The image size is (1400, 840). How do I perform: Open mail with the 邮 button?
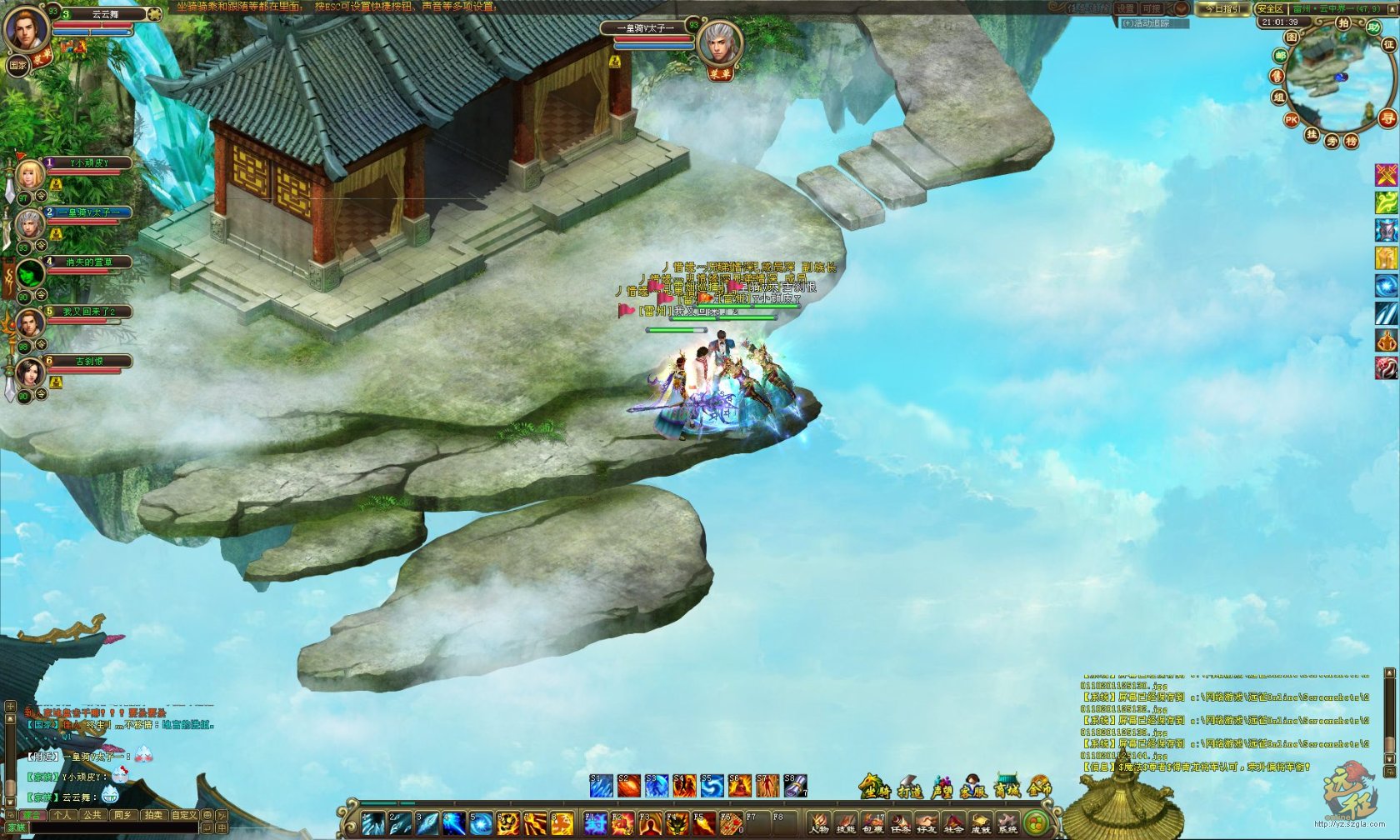(1280, 56)
